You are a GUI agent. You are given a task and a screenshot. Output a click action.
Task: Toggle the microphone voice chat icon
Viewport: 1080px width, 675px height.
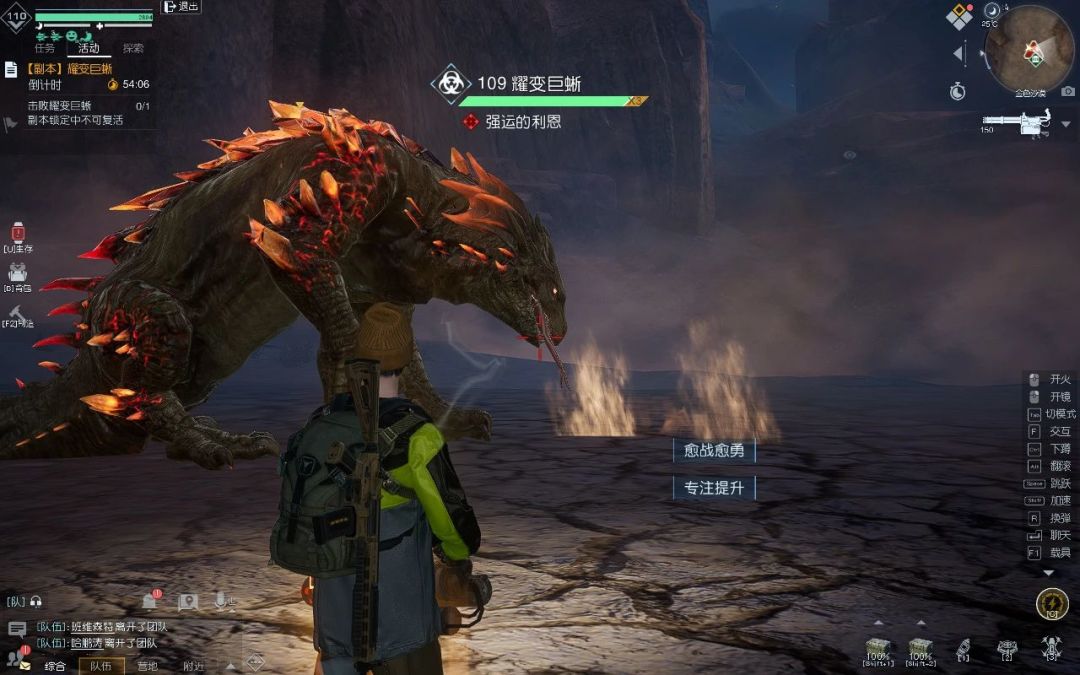coord(220,601)
